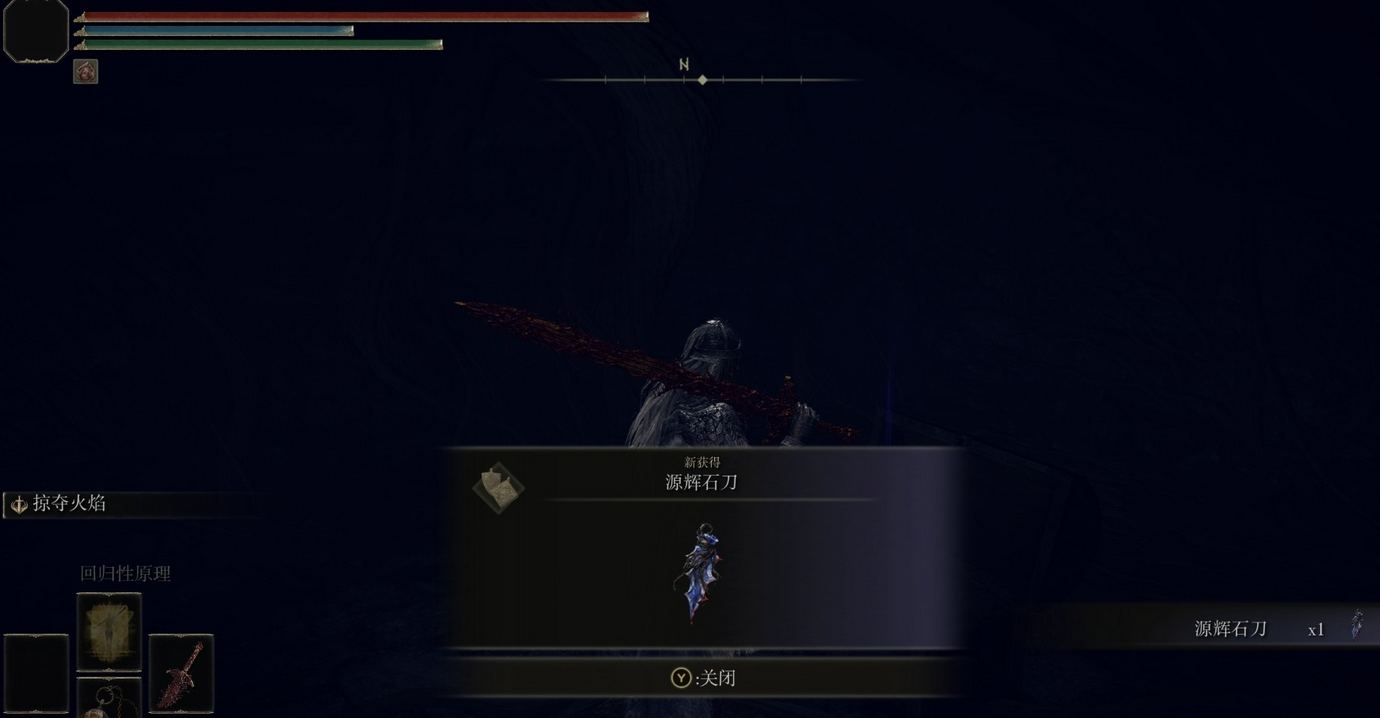Click the 源辉石刀 x1 pickup notification
This screenshot has height=718, width=1380.
tap(1230, 629)
